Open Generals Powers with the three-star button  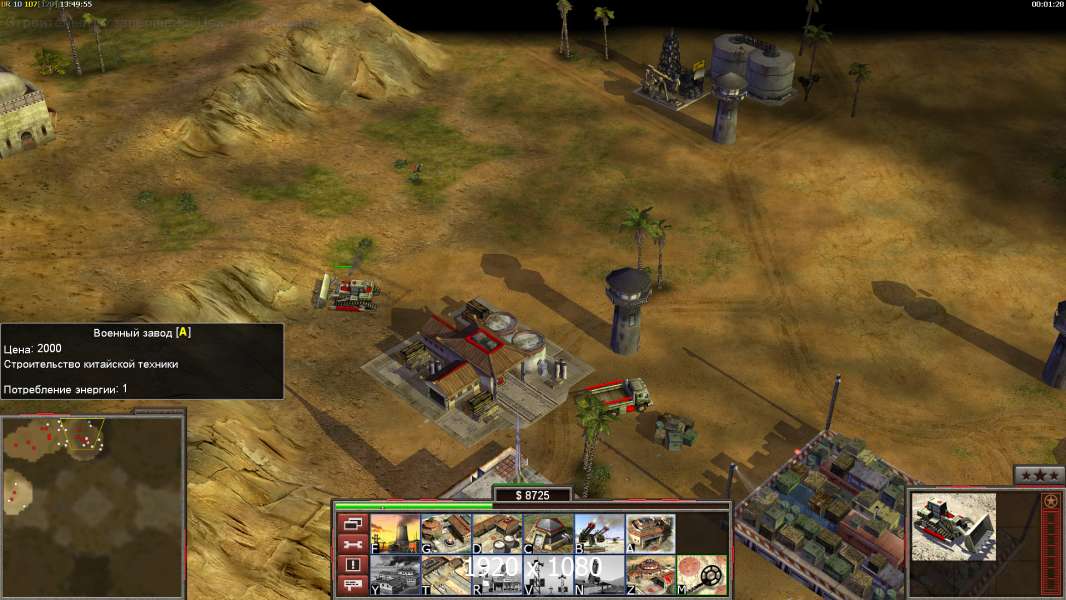1038,475
